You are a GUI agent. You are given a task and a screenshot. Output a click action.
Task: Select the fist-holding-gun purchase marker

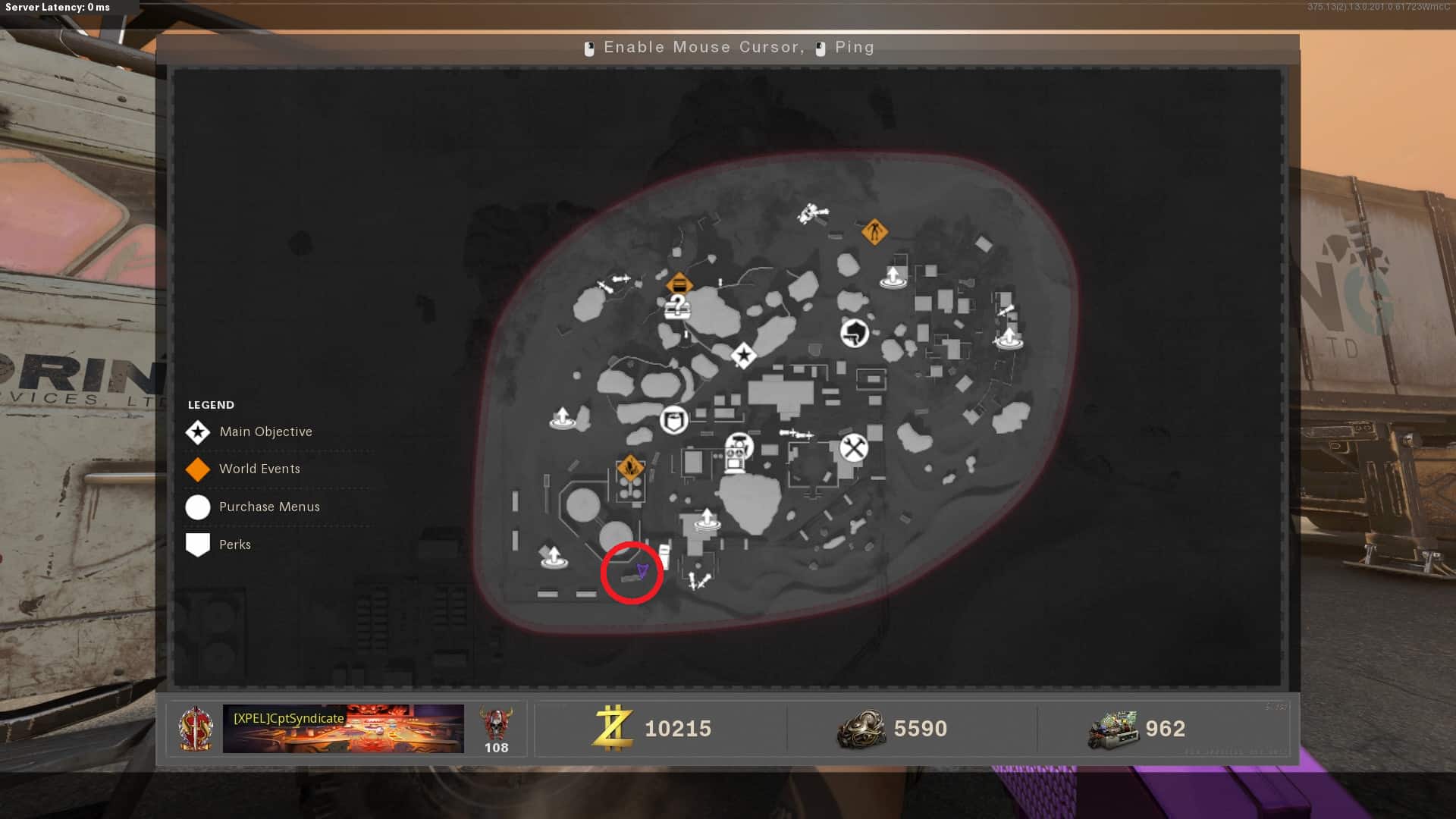(855, 332)
